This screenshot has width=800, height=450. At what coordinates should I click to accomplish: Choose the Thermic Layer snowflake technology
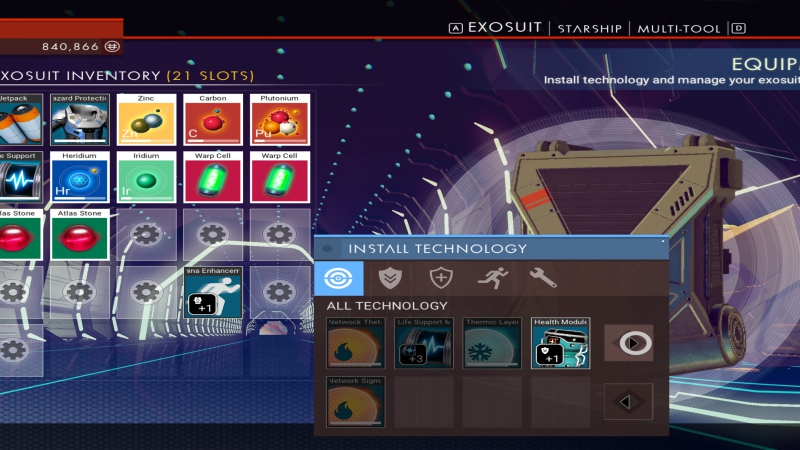tap(492, 343)
